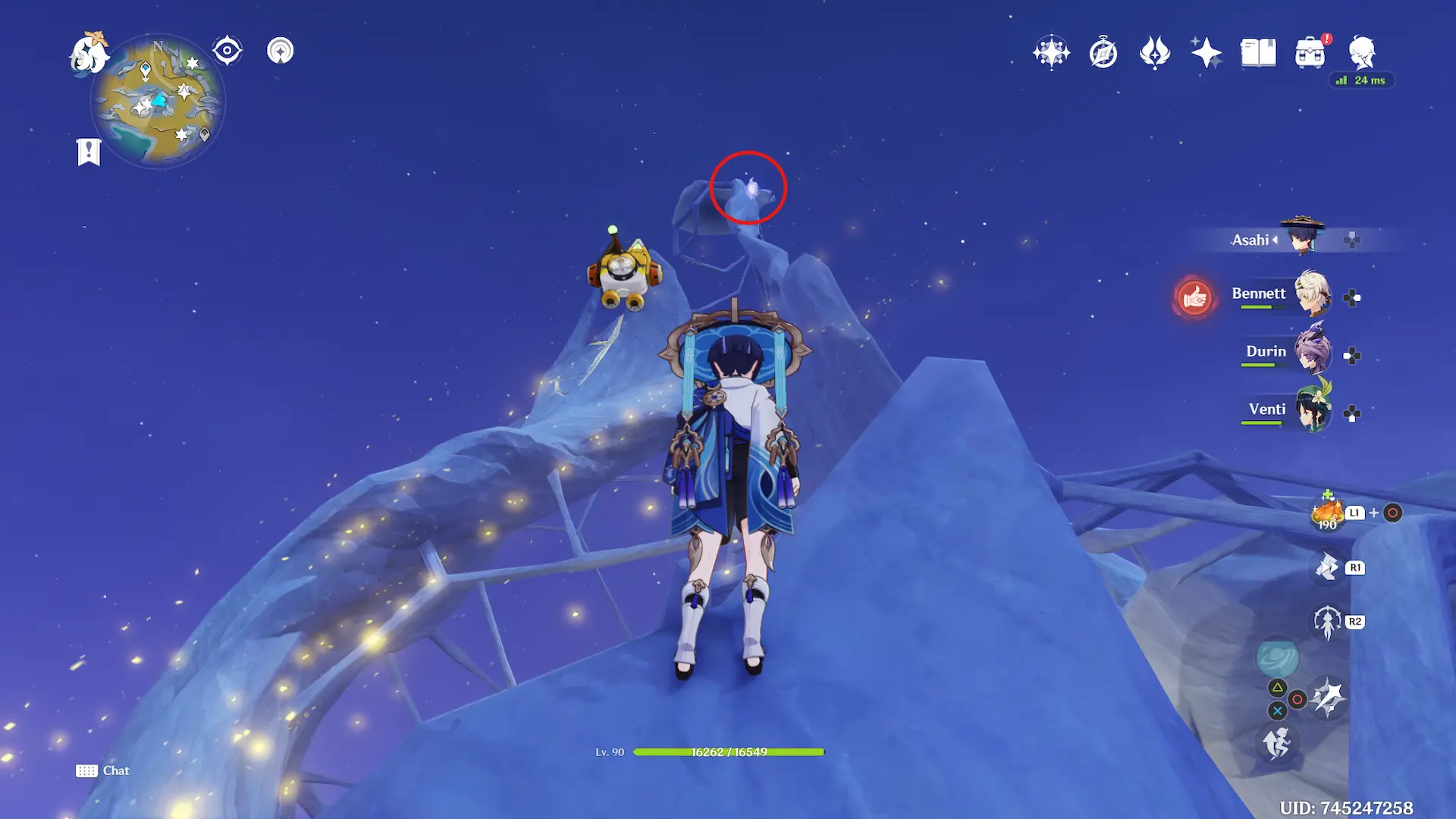Viewport: 1456px width, 819px height.
Task: Click the red thumbs-up button beside Bennett
Action: point(1194,297)
